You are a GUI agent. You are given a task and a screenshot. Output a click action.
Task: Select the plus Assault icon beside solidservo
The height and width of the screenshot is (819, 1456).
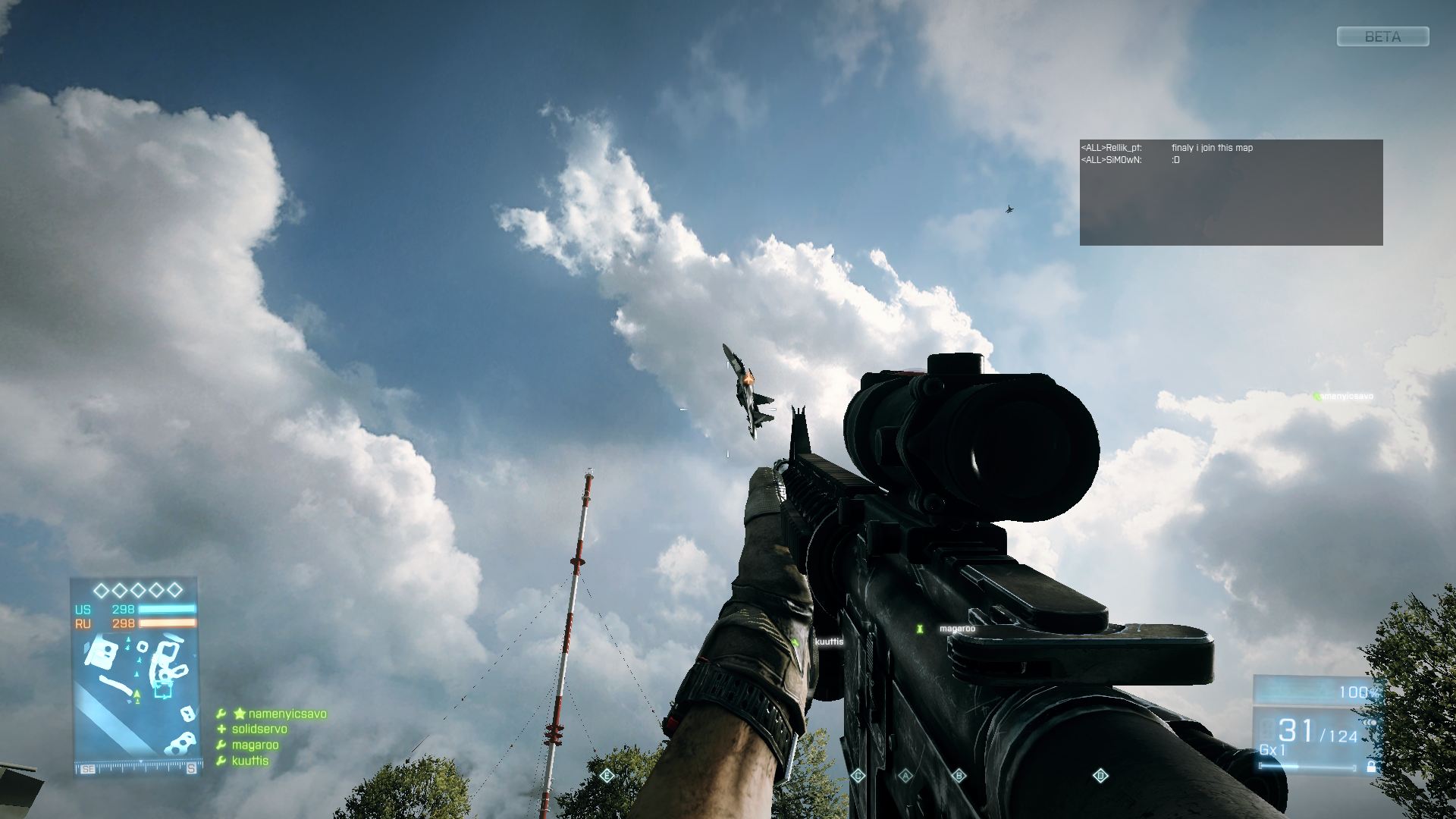(221, 729)
